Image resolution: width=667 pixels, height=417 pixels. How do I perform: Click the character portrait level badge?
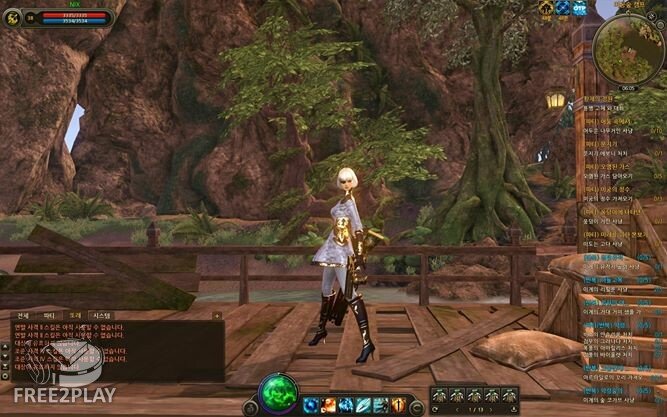pos(30,17)
